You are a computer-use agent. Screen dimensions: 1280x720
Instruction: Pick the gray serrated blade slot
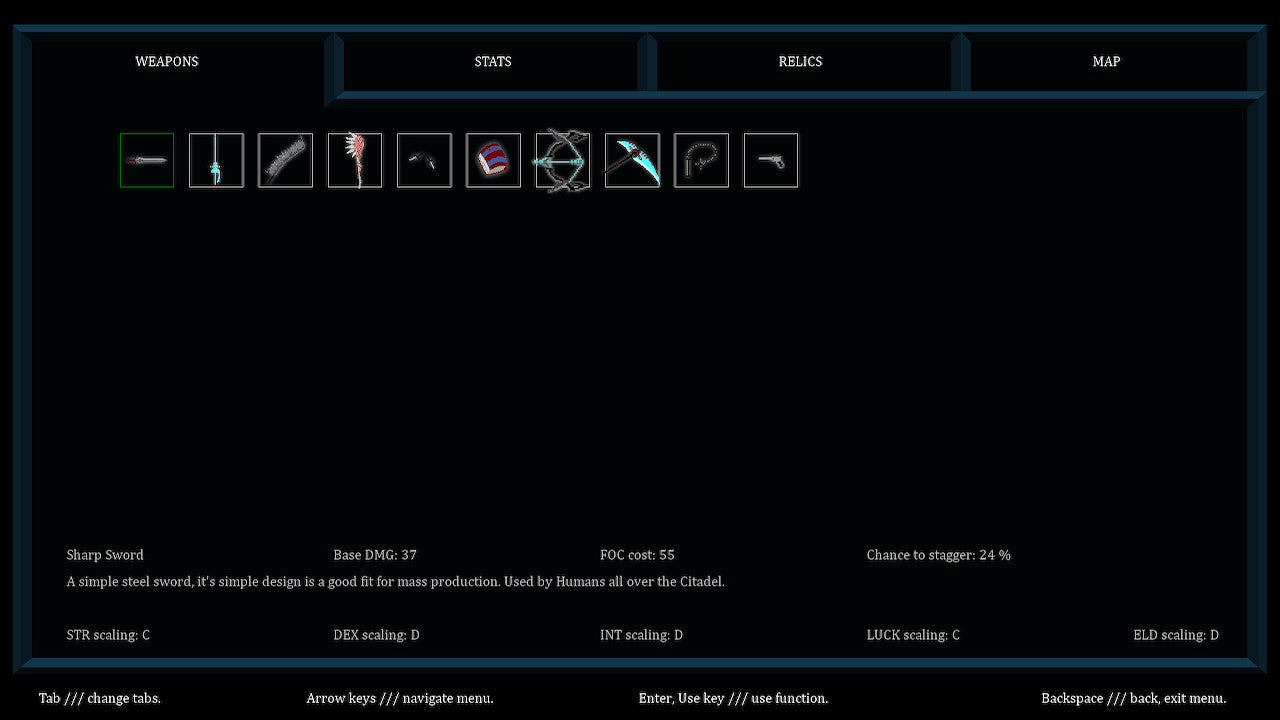(x=285, y=160)
